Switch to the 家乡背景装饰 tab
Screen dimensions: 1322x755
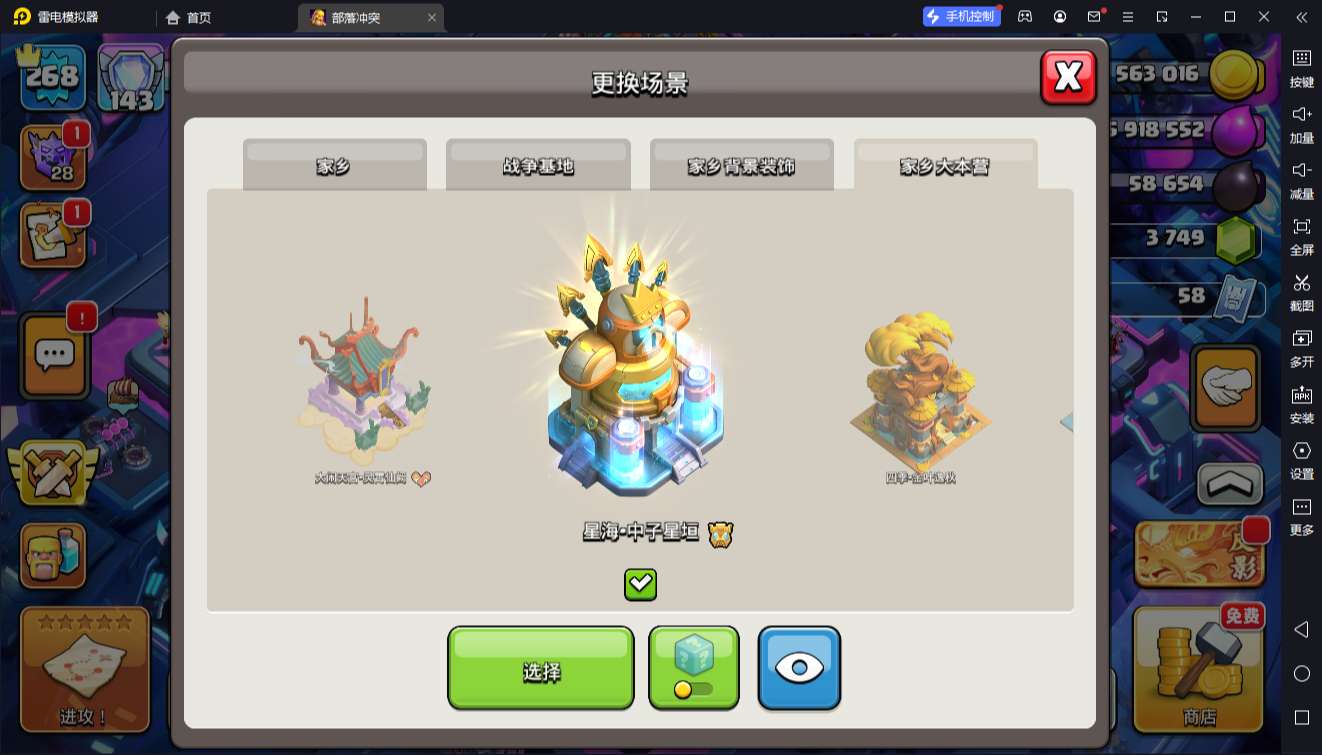741,165
